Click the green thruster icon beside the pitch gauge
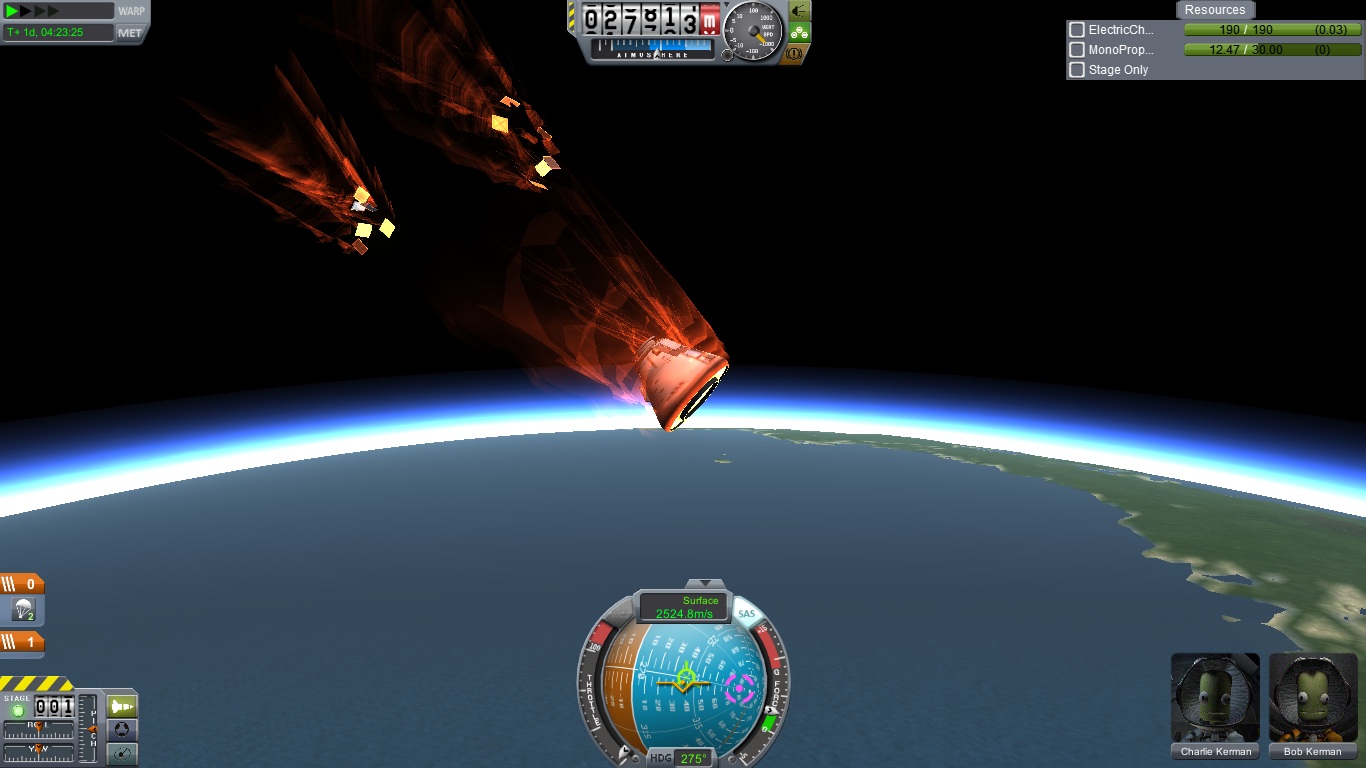Screen dimensions: 1366x768 pos(122,706)
